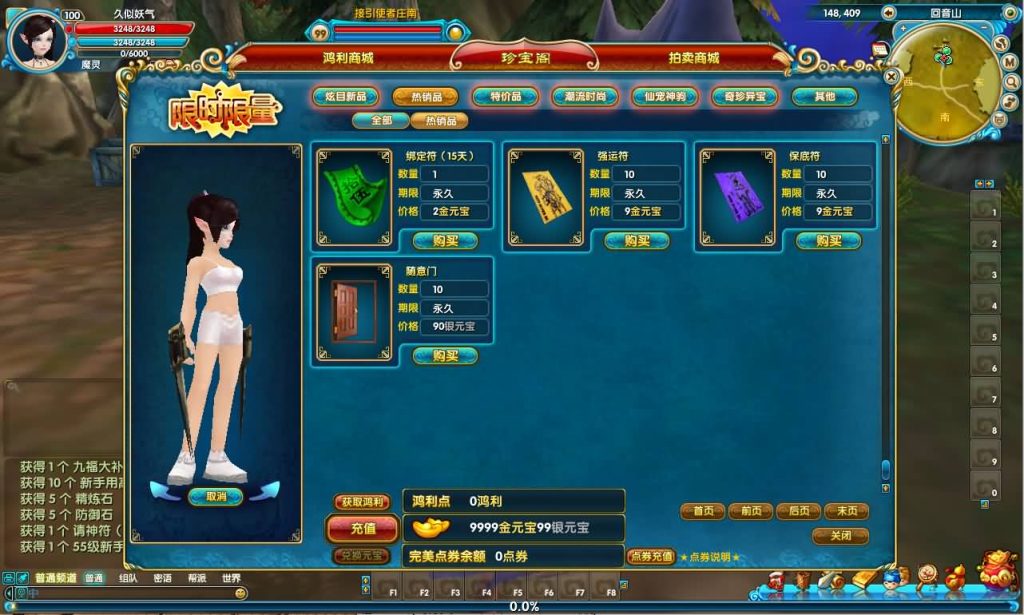Open the 拍卖商城 auction tab
Viewport: 1024px width, 615px height.
tap(693, 58)
